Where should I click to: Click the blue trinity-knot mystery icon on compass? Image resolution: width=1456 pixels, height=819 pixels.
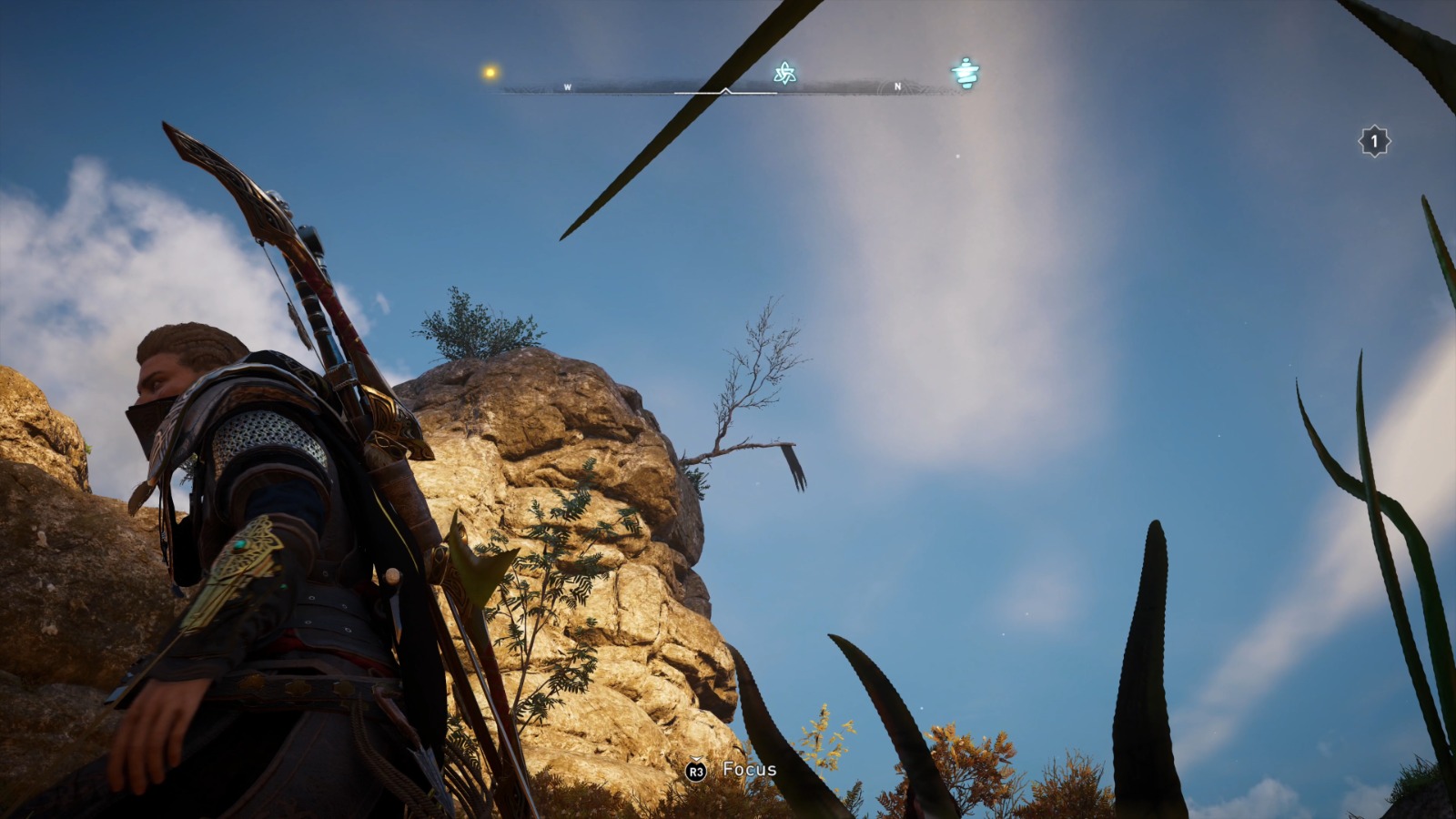(785, 73)
